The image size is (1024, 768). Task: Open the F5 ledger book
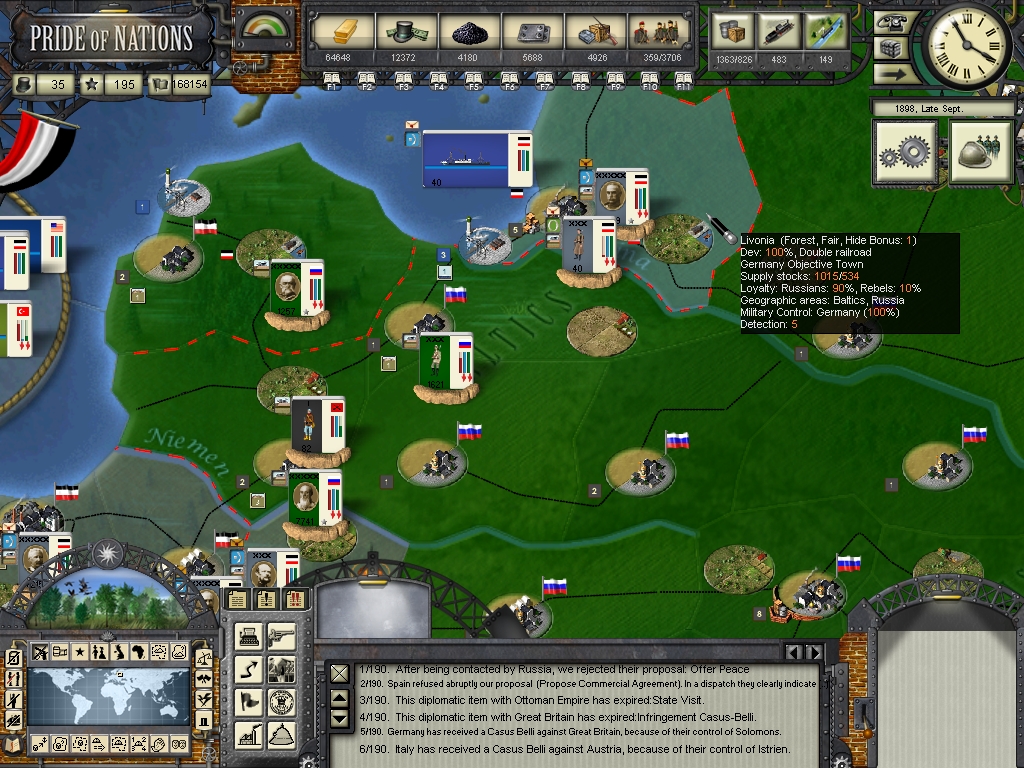click(x=474, y=79)
